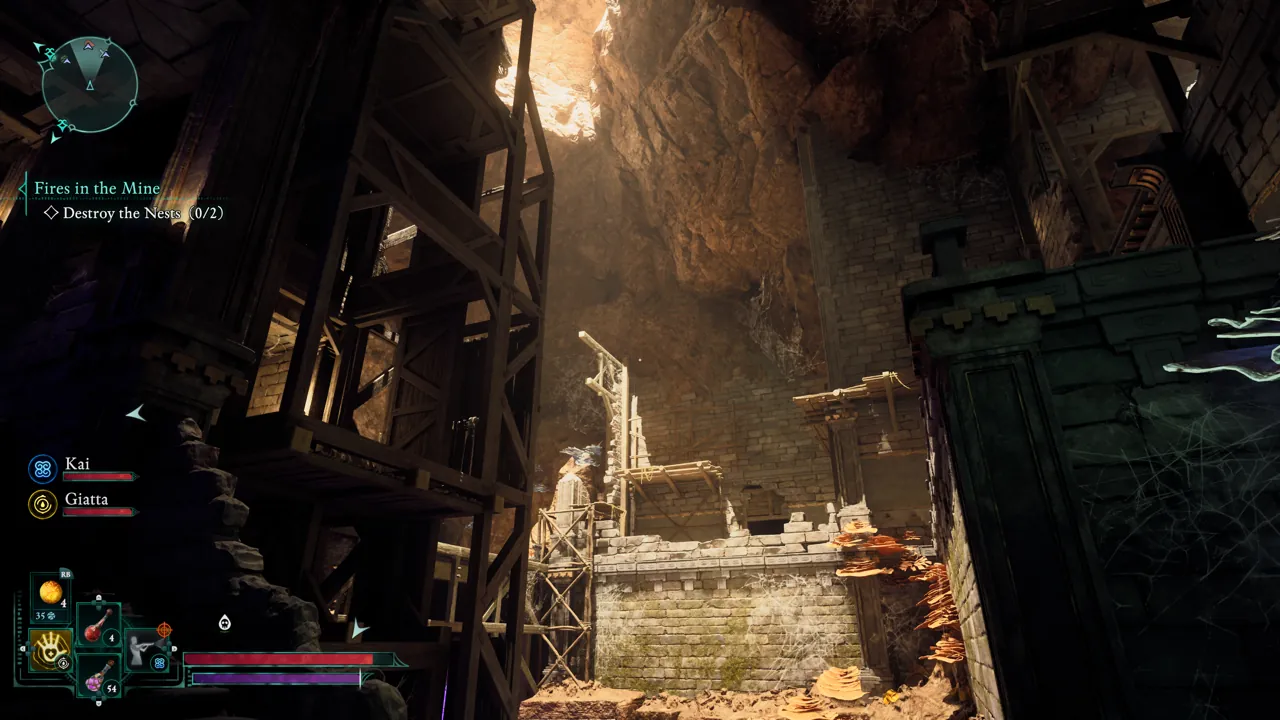
Task: Select the red health potion slot
Action: click(x=98, y=625)
